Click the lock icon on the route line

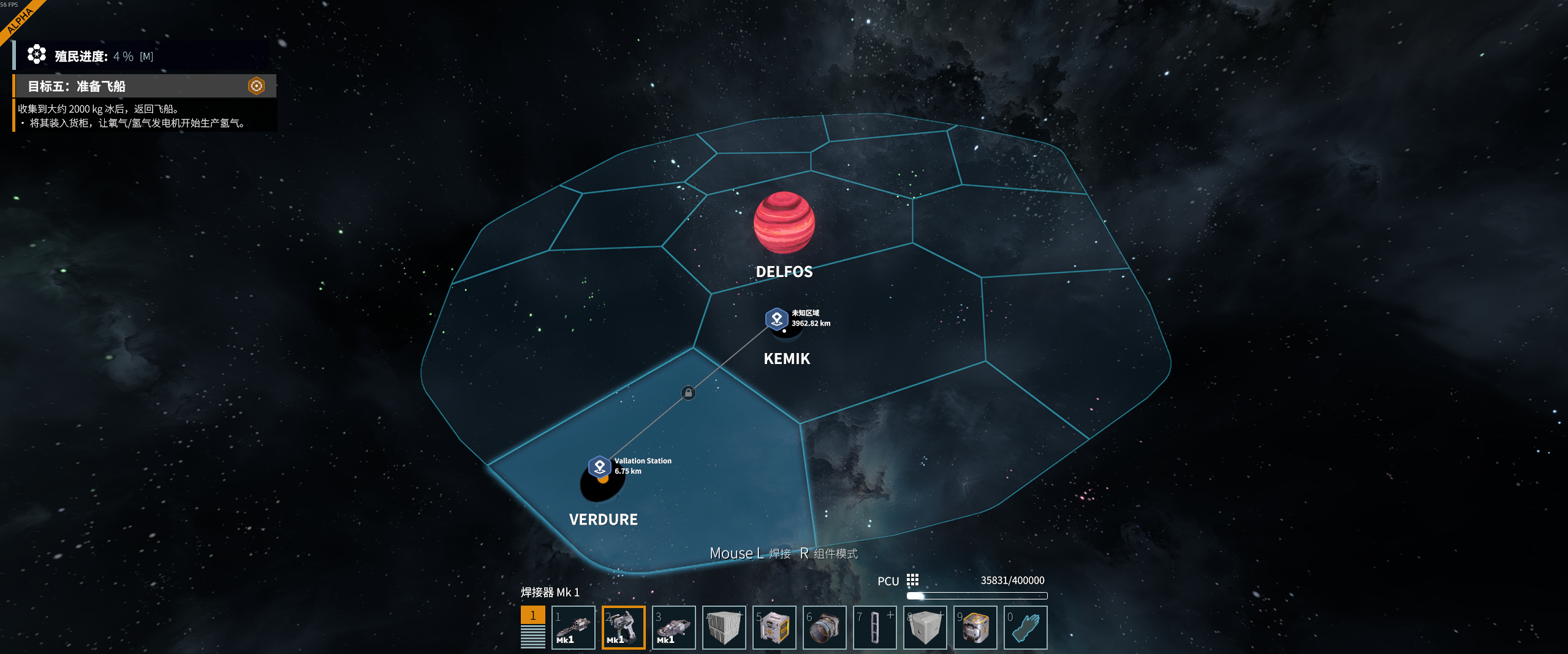pyautogui.click(x=688, y=393)
